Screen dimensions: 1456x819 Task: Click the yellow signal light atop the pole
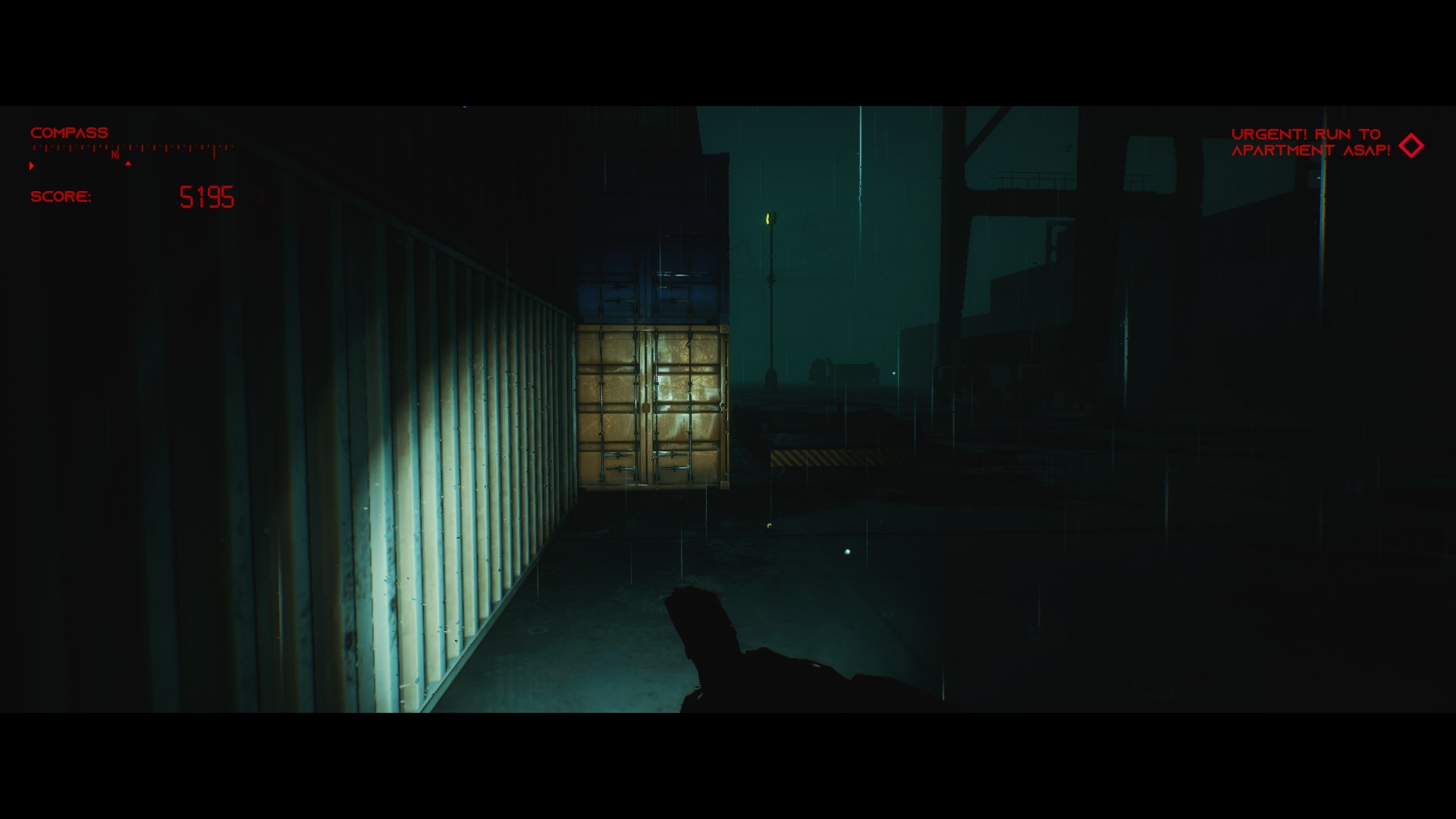tap(768, 220)
